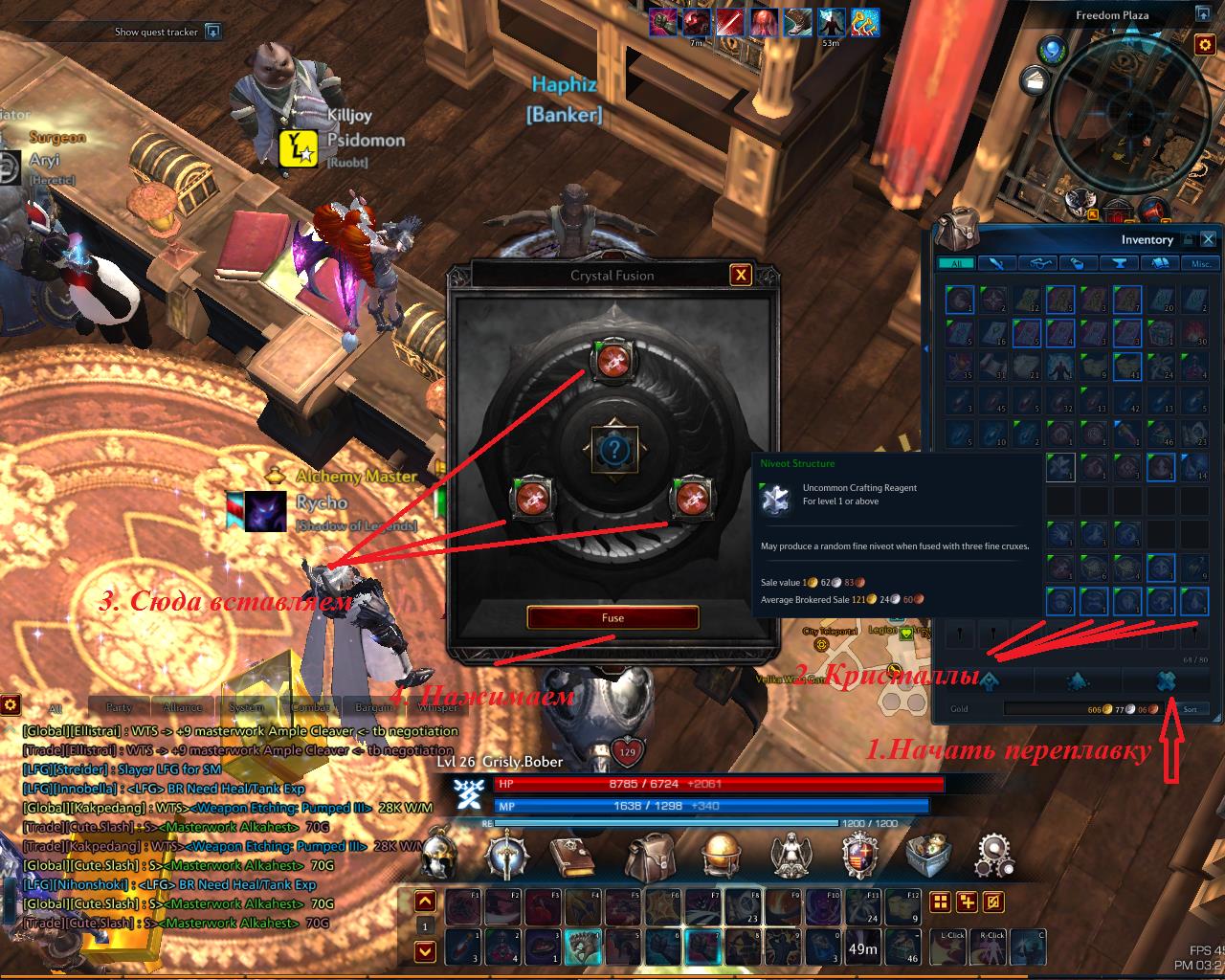This screenshot has height=980, width=1225.
Task: Select the bottom-right crystal fusion slot
Action: 690,498
